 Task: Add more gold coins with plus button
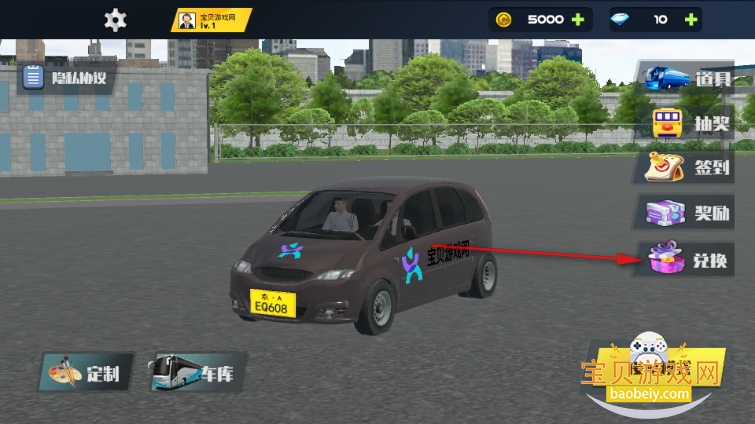click(577, 19)
